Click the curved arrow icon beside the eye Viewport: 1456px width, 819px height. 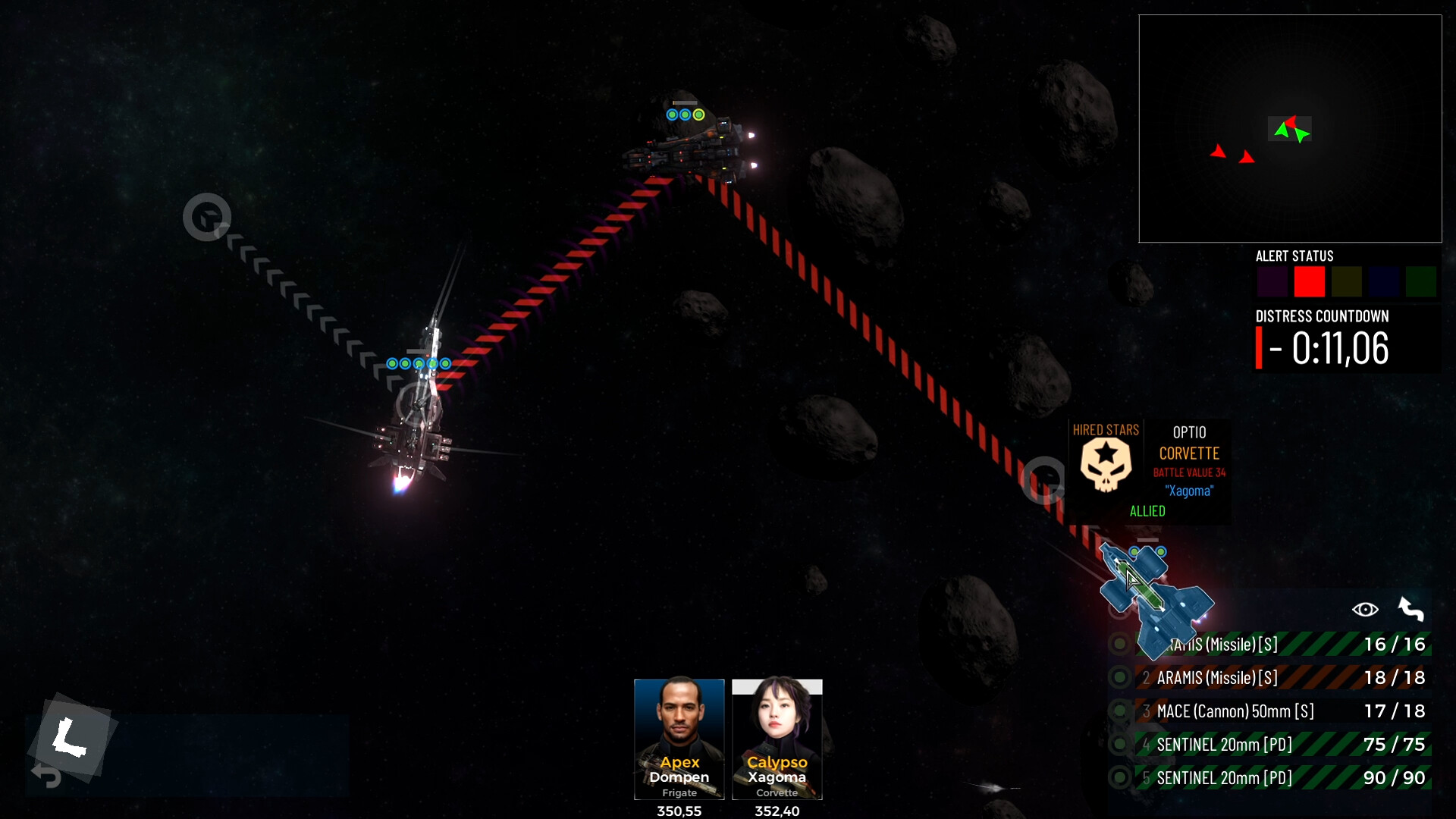pos(1410,610)
